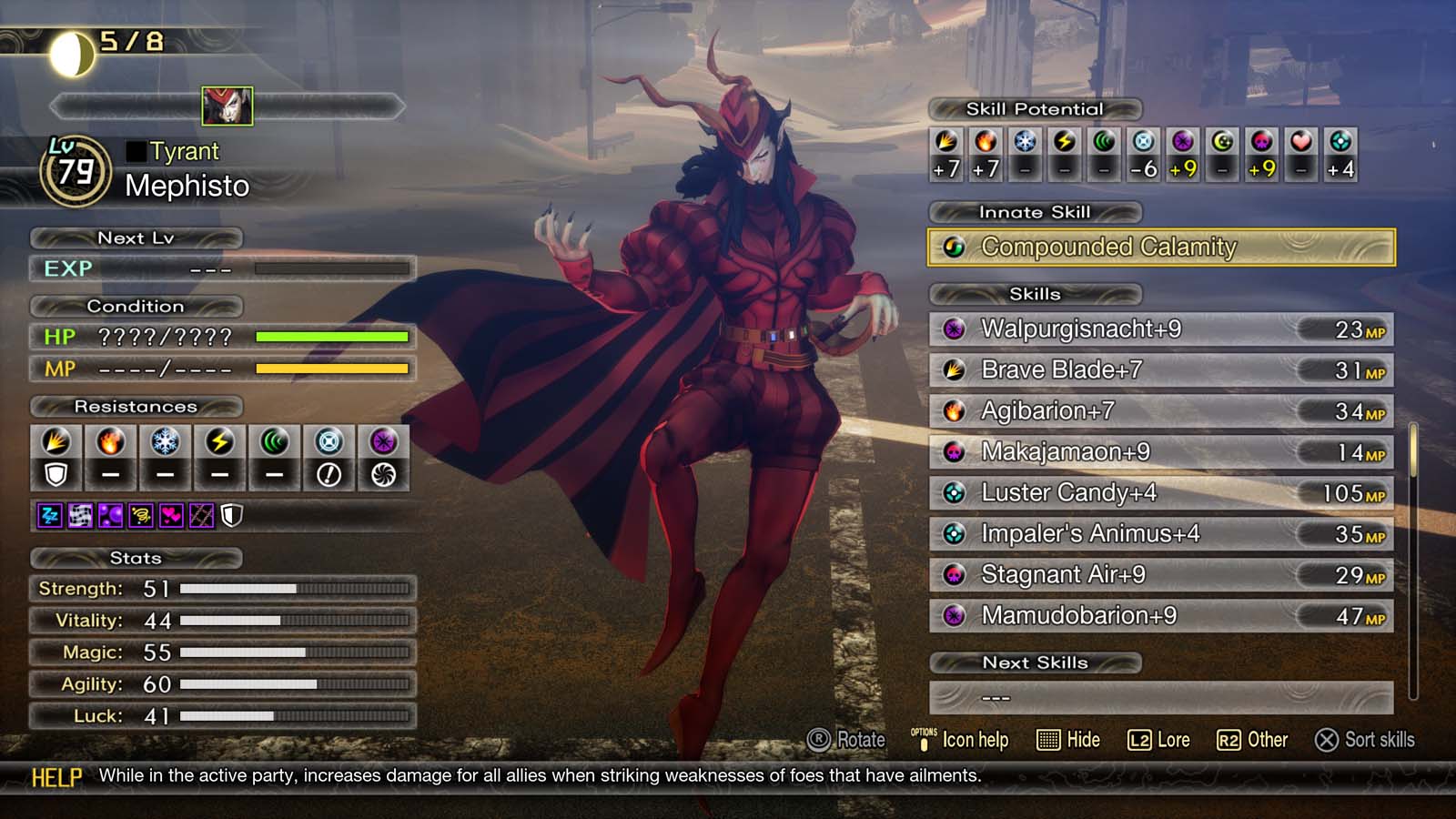Screen dimensions: 1456x819
Task: Click the Walpurgisnacht skill orb icon
Action: 954,330
